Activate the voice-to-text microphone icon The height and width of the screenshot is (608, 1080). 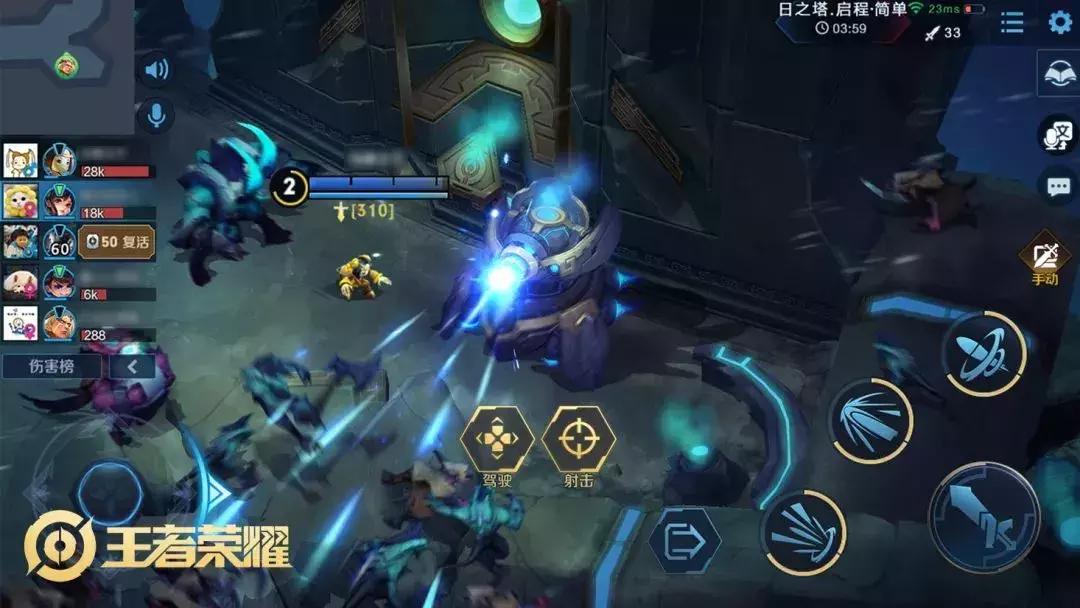click(1057, 135)
